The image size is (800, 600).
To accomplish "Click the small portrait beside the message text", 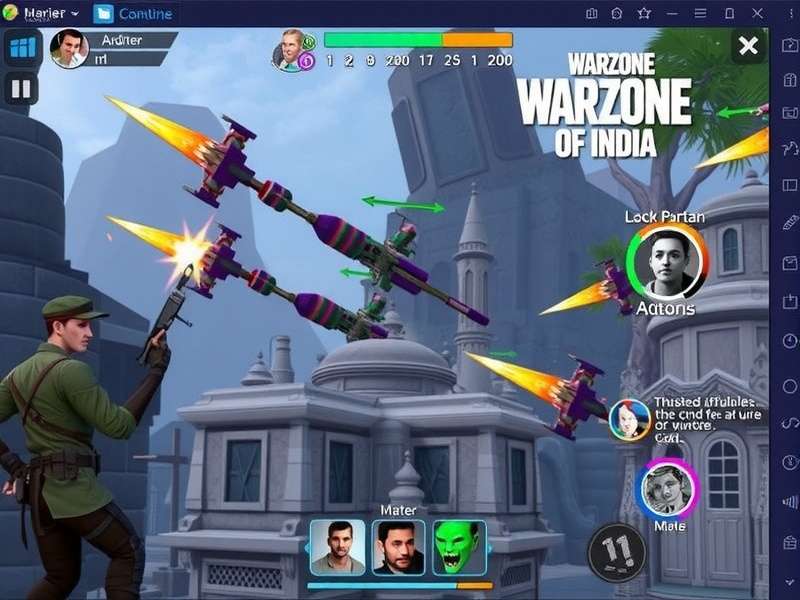I will [630, 419].
